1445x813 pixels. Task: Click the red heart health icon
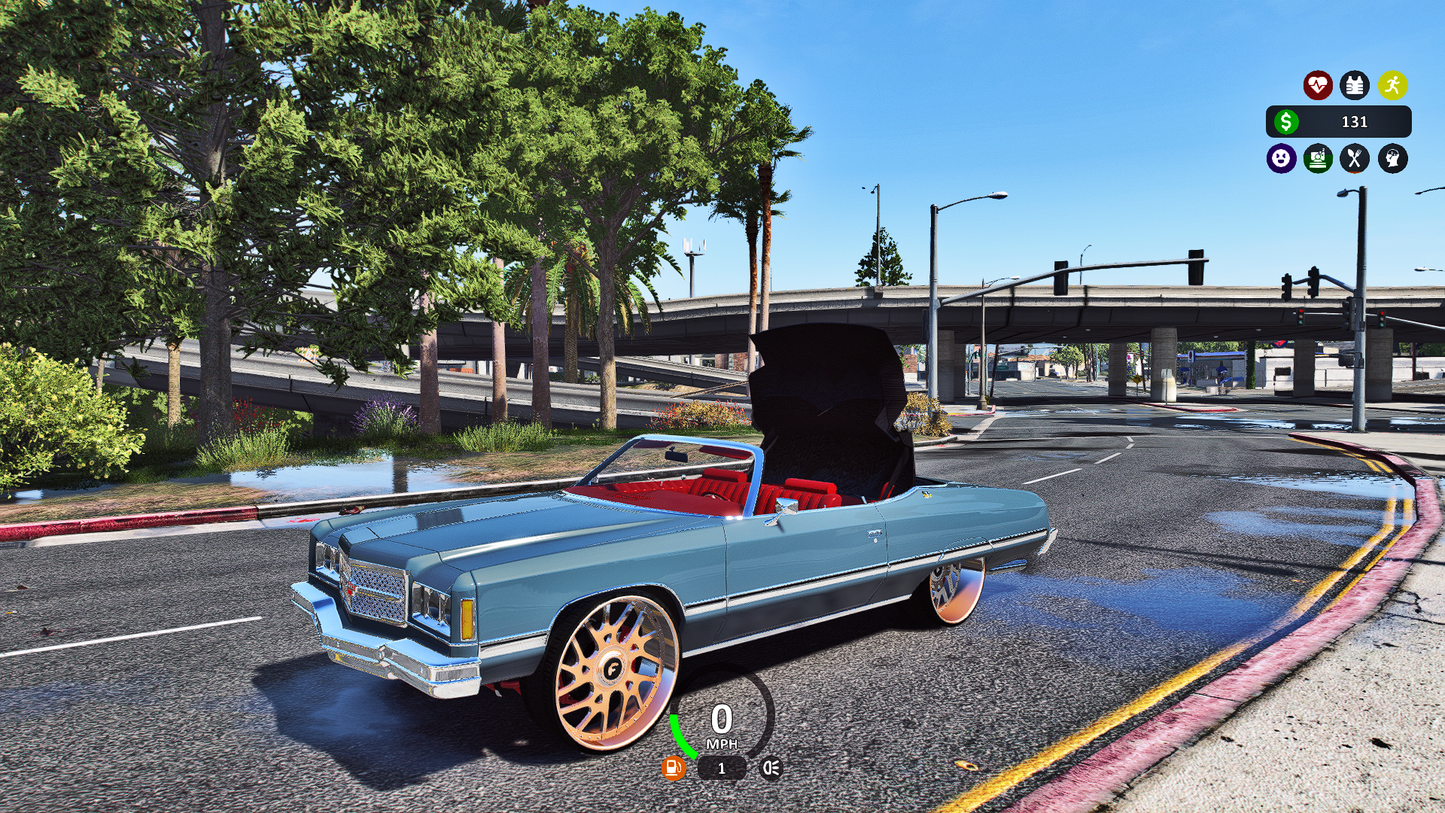[x=1317, y=85]
